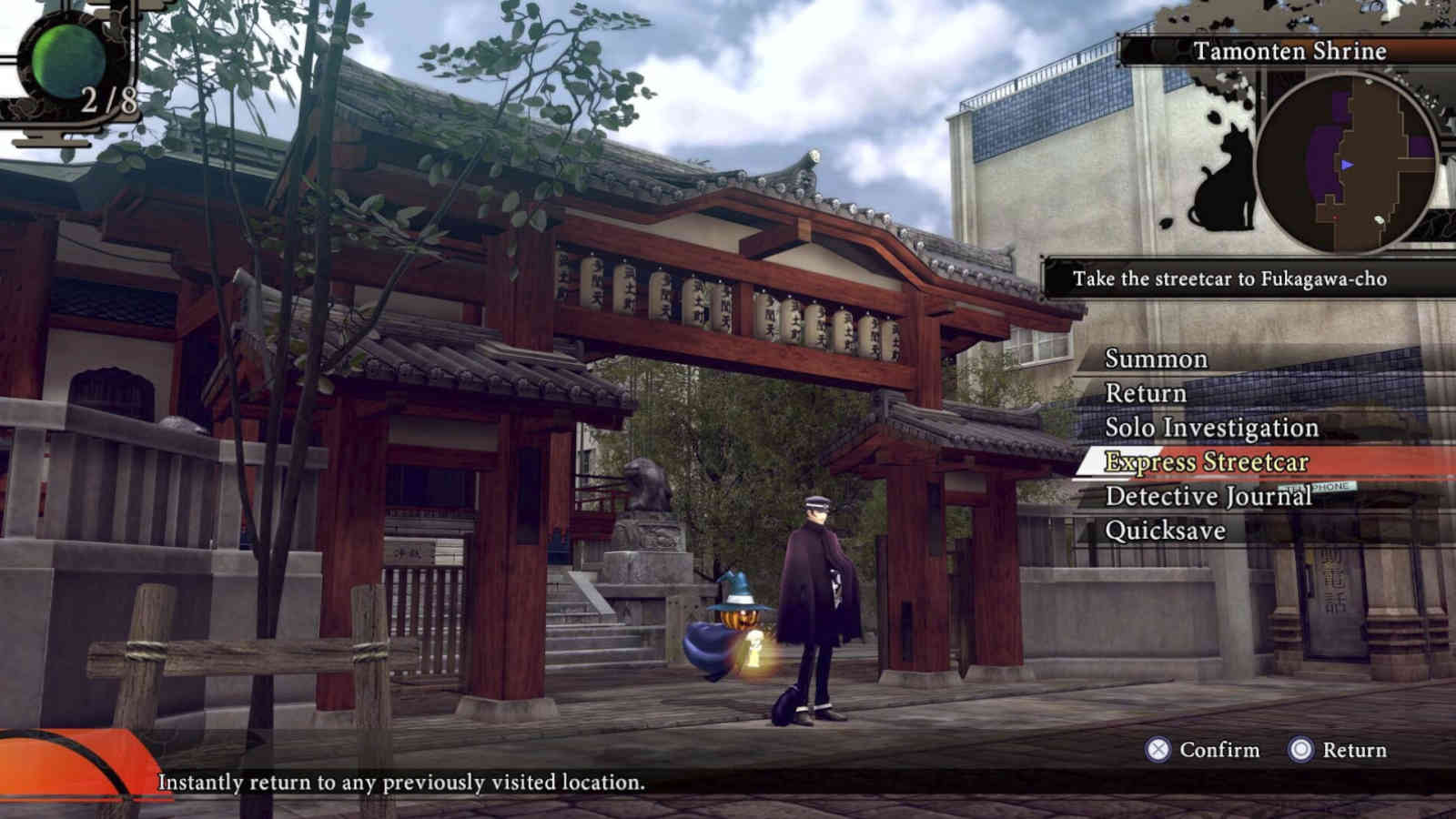Click the Return circle button icon
The image size is (1456, 819).
[x=1301, y=751]
